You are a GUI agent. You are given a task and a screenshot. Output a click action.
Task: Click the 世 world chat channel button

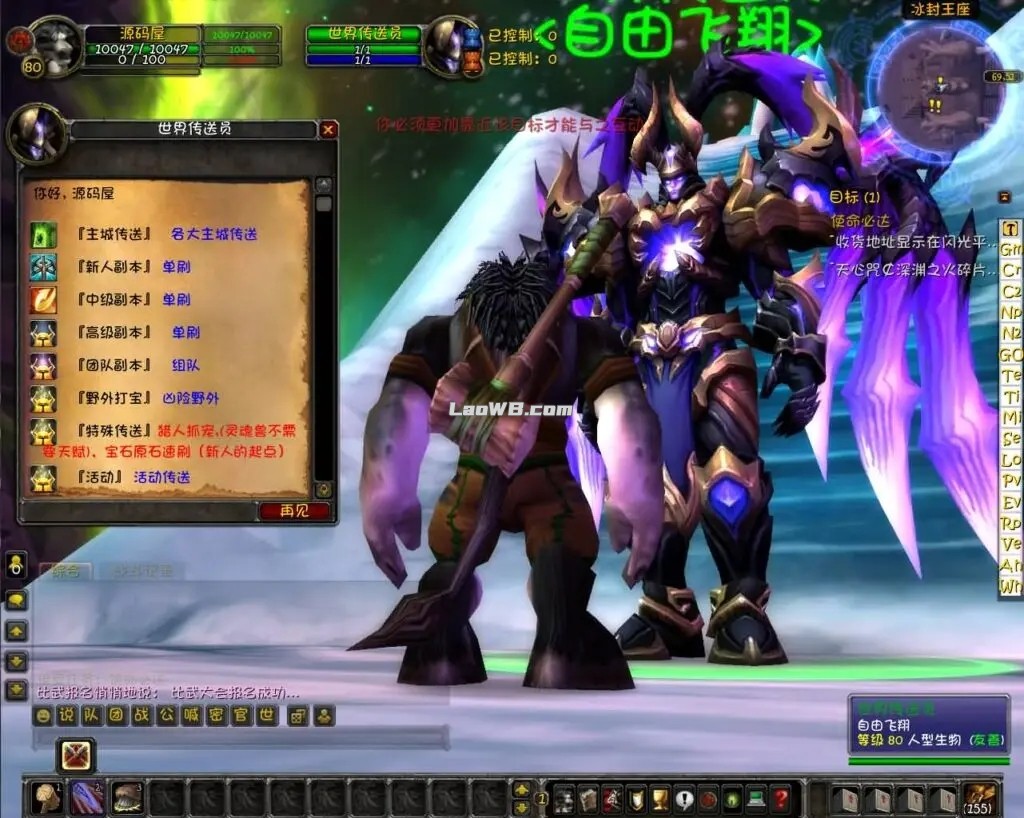266,715
